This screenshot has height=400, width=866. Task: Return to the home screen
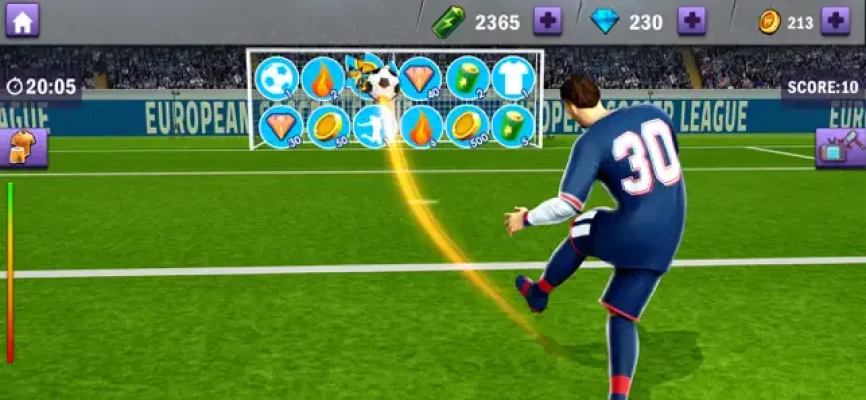coord(22,20)
